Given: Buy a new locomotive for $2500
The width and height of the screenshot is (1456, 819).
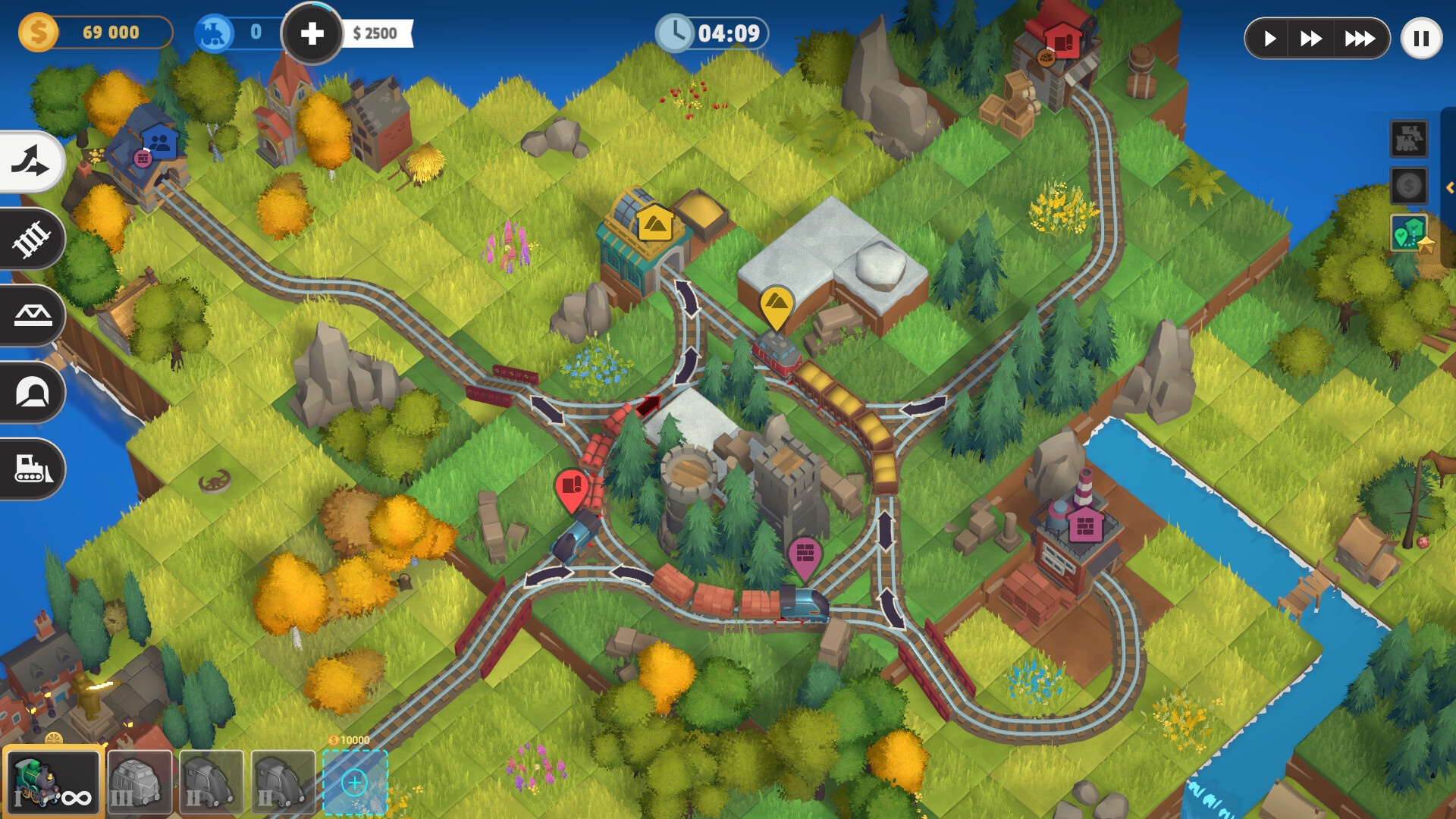Looking at the screenshot, I should click(x=312, y=33).
